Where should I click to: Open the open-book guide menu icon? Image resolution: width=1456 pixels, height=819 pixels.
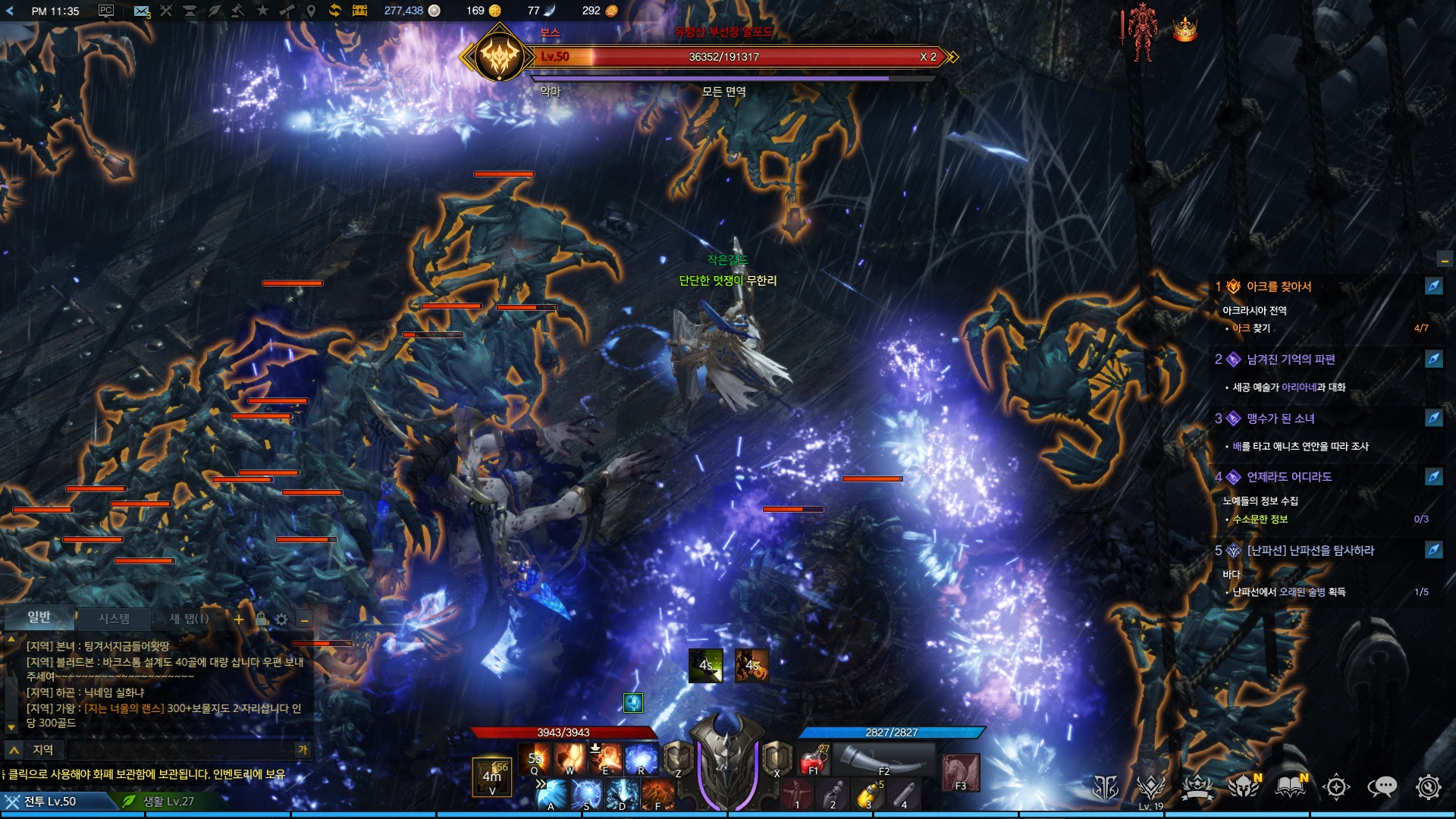pos(1289,787)
